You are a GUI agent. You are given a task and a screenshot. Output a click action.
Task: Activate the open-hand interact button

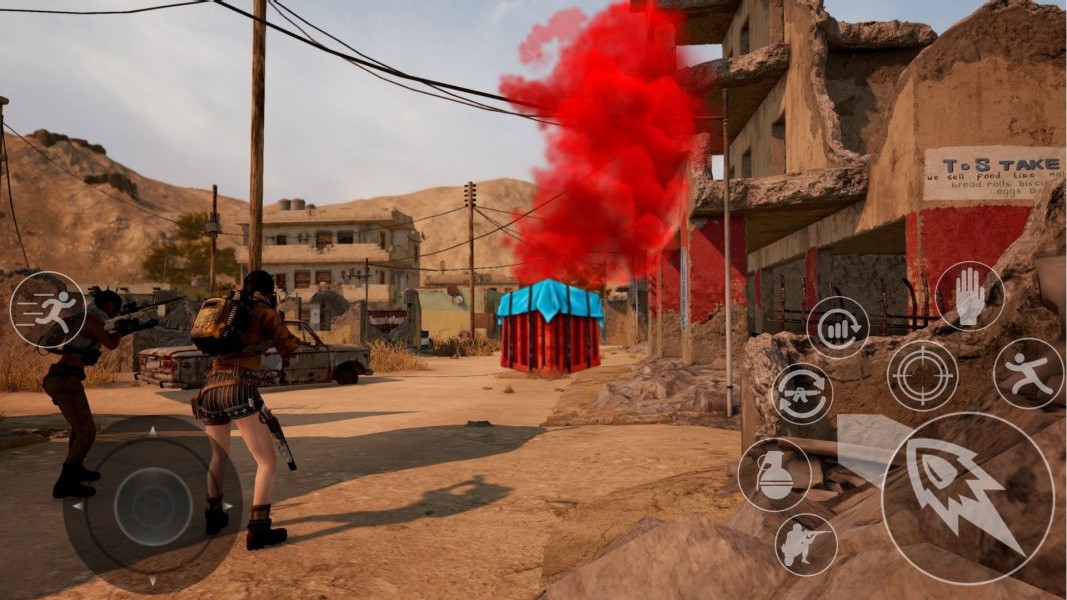(x=969, y=296)
